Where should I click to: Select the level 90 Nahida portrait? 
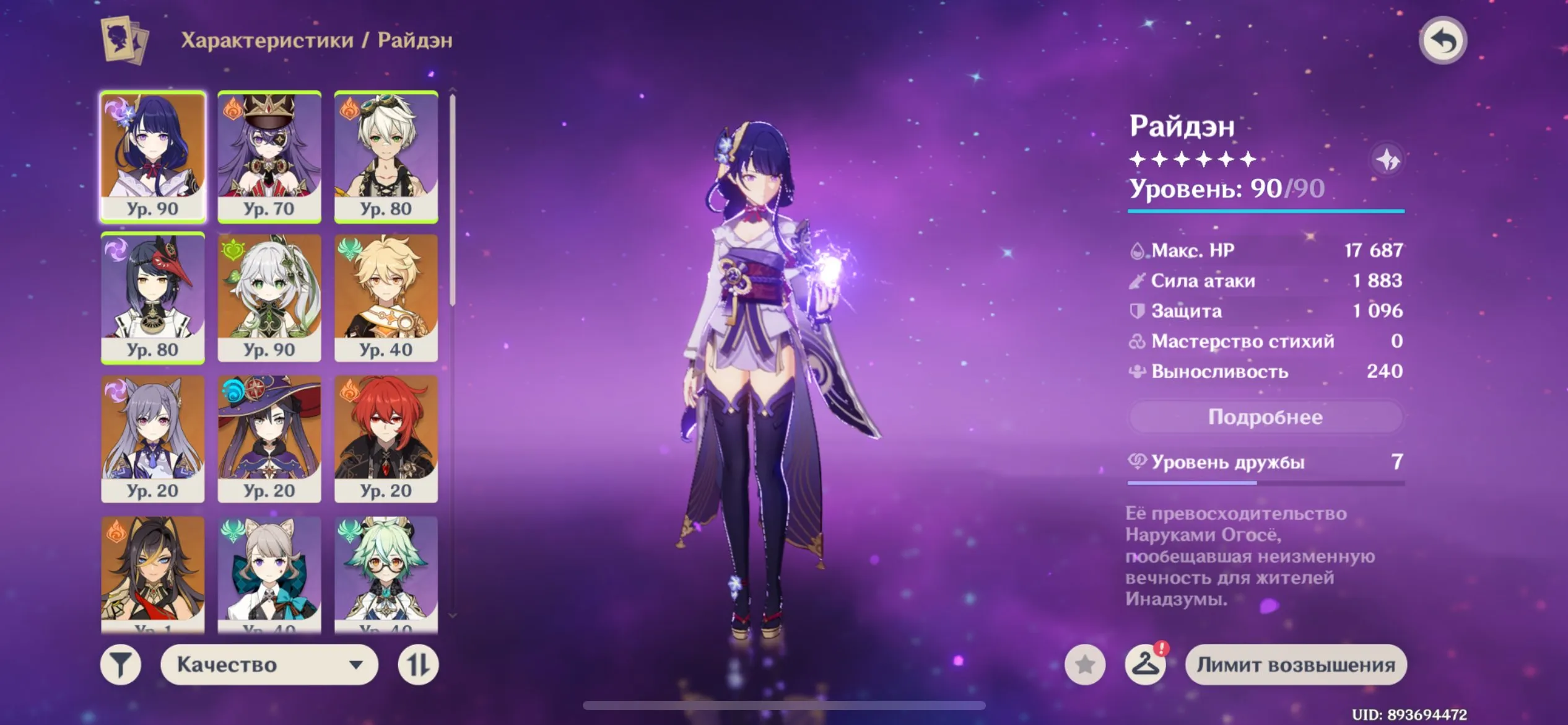pos(269,296)
